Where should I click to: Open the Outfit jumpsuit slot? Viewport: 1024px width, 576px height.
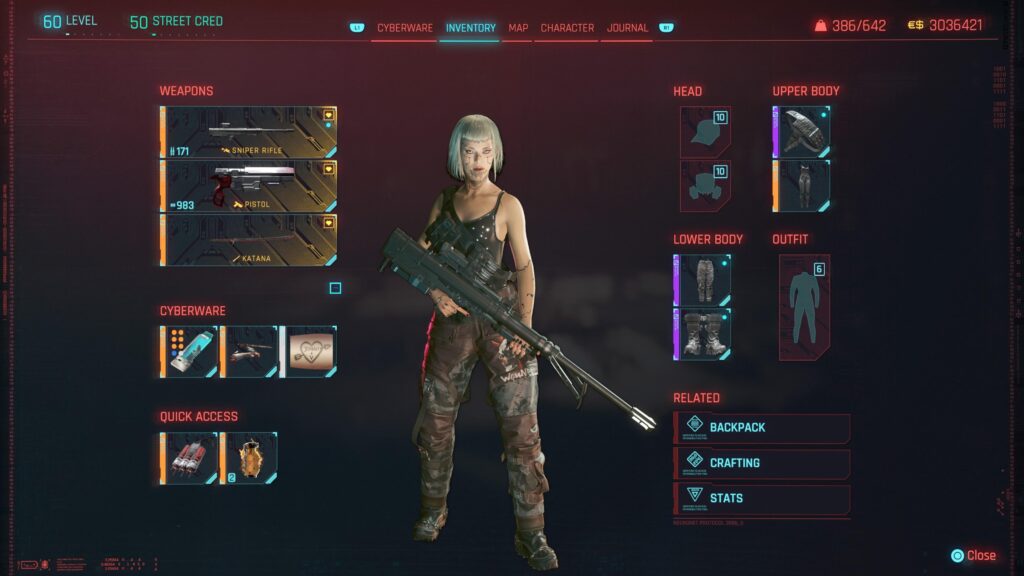point(804,307)
